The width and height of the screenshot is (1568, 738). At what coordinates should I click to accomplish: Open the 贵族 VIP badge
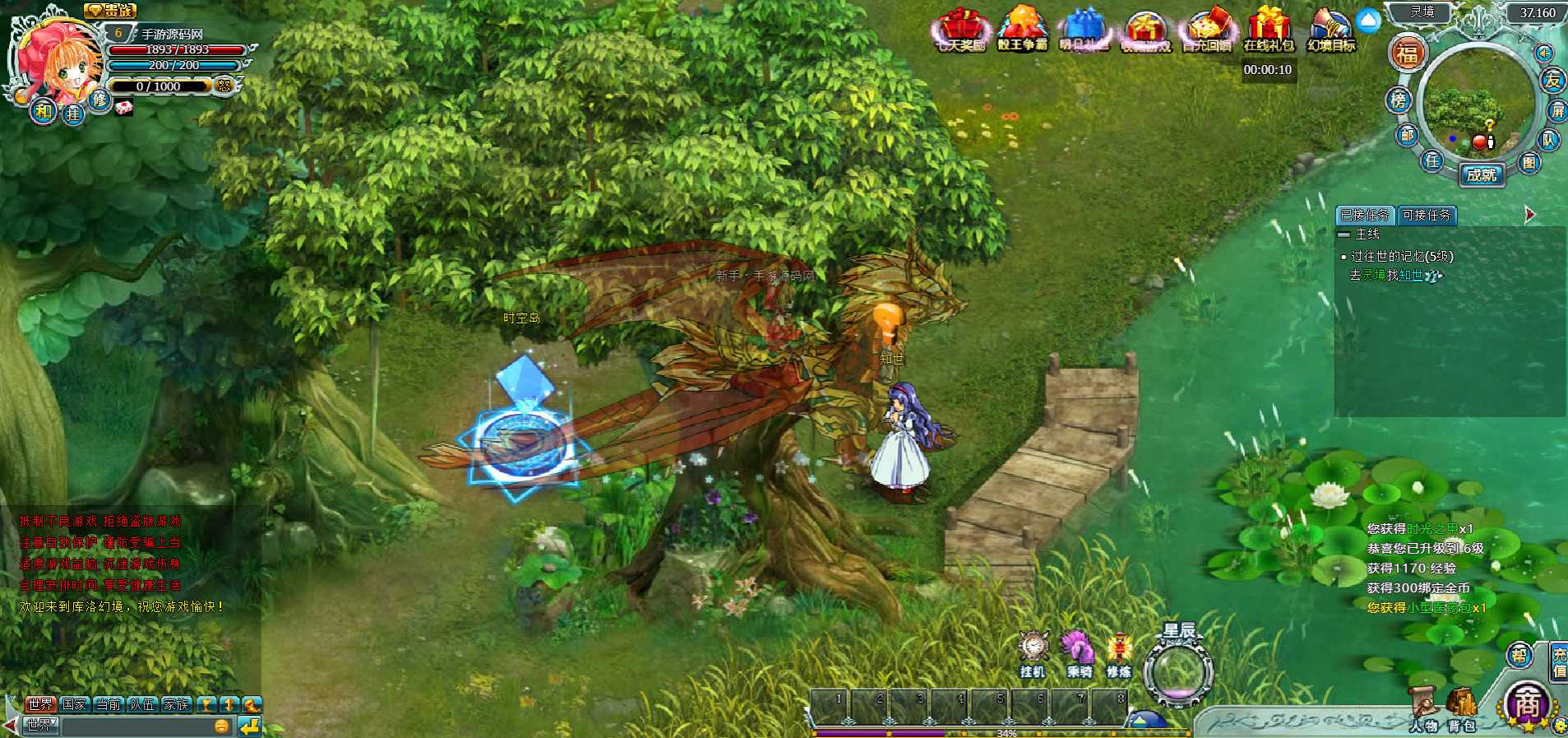(110, 11)
